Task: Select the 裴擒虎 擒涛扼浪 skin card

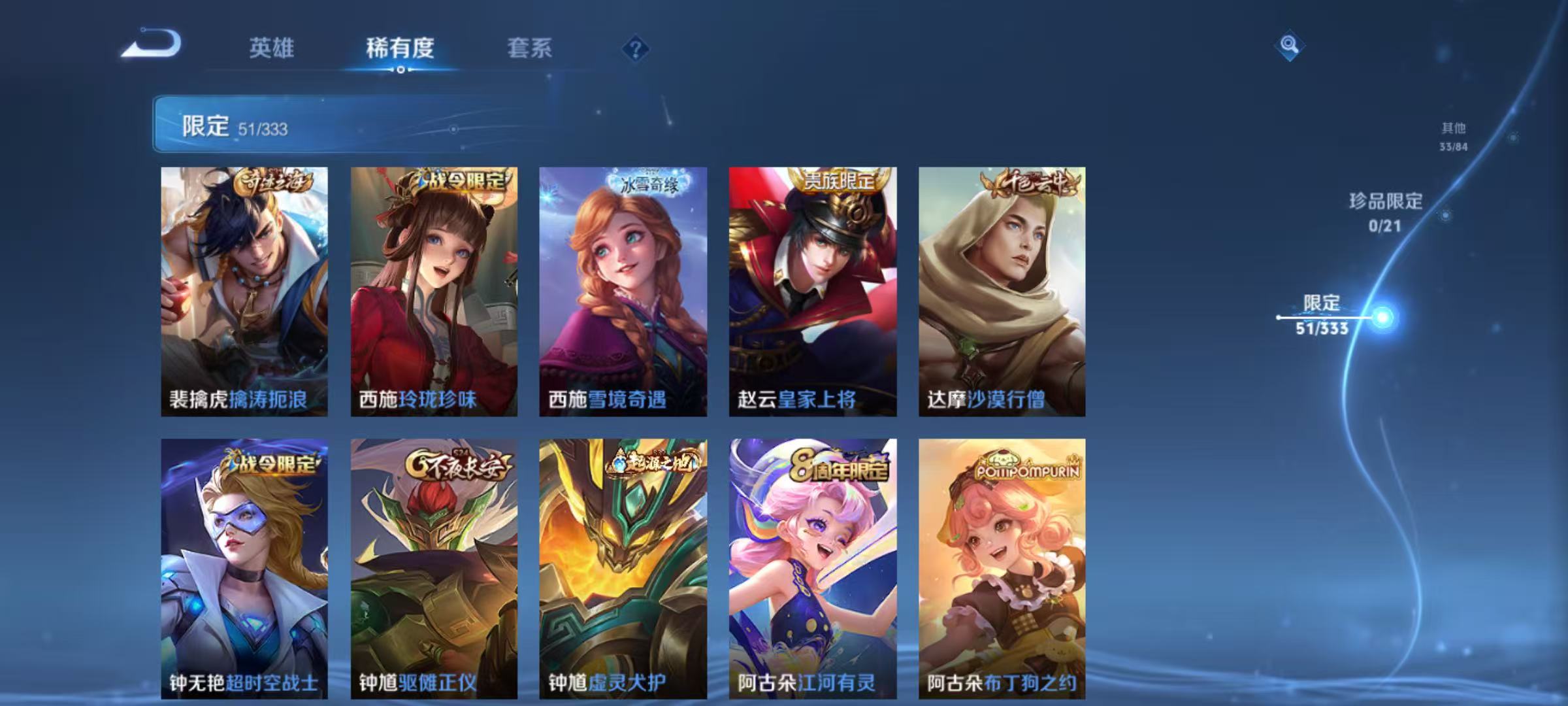Action: 244,292
